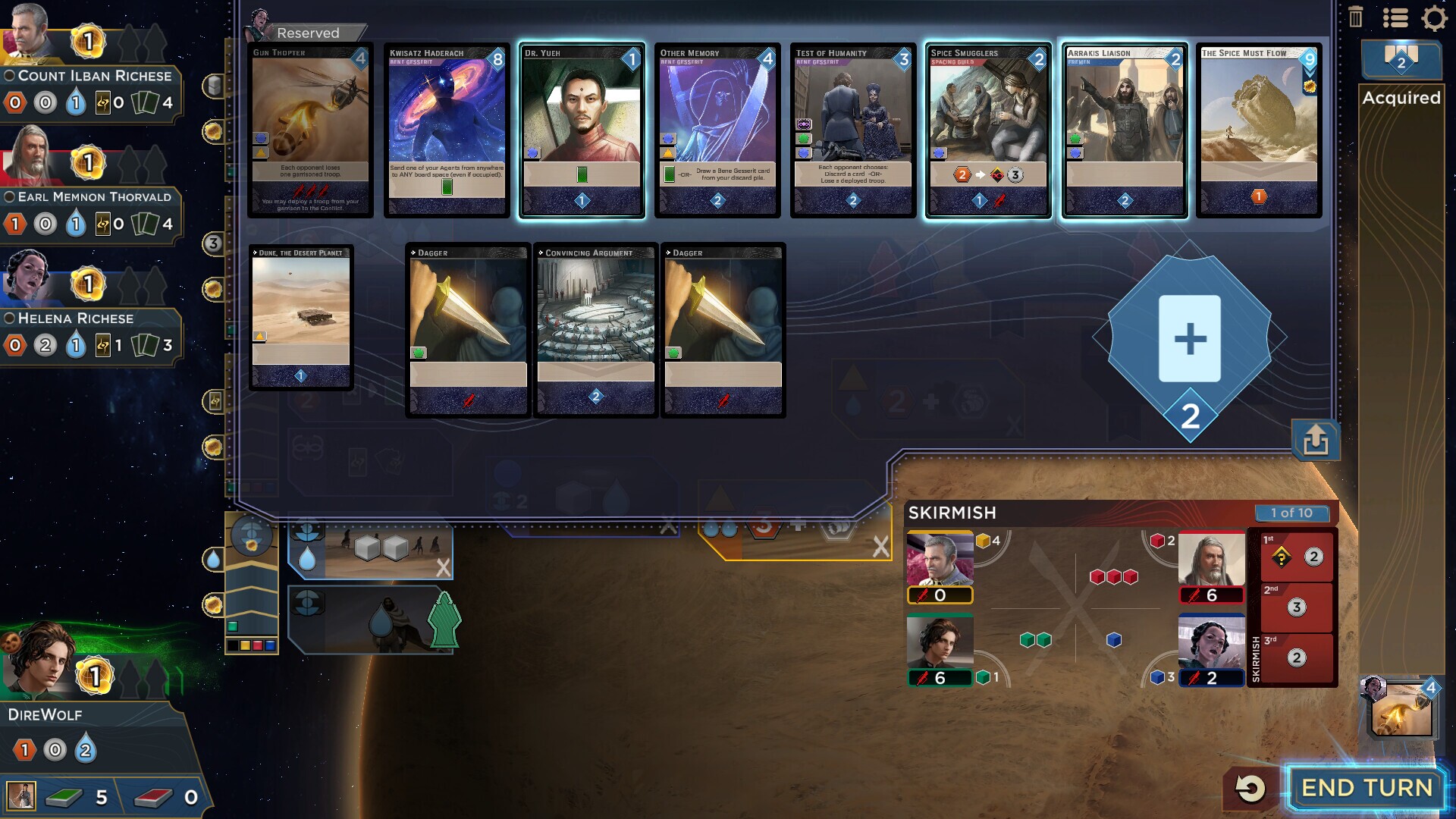Click the reveal/export arrow icon below the draw card
This screenshot has height=819, width=1456.
click(1316, 441)
